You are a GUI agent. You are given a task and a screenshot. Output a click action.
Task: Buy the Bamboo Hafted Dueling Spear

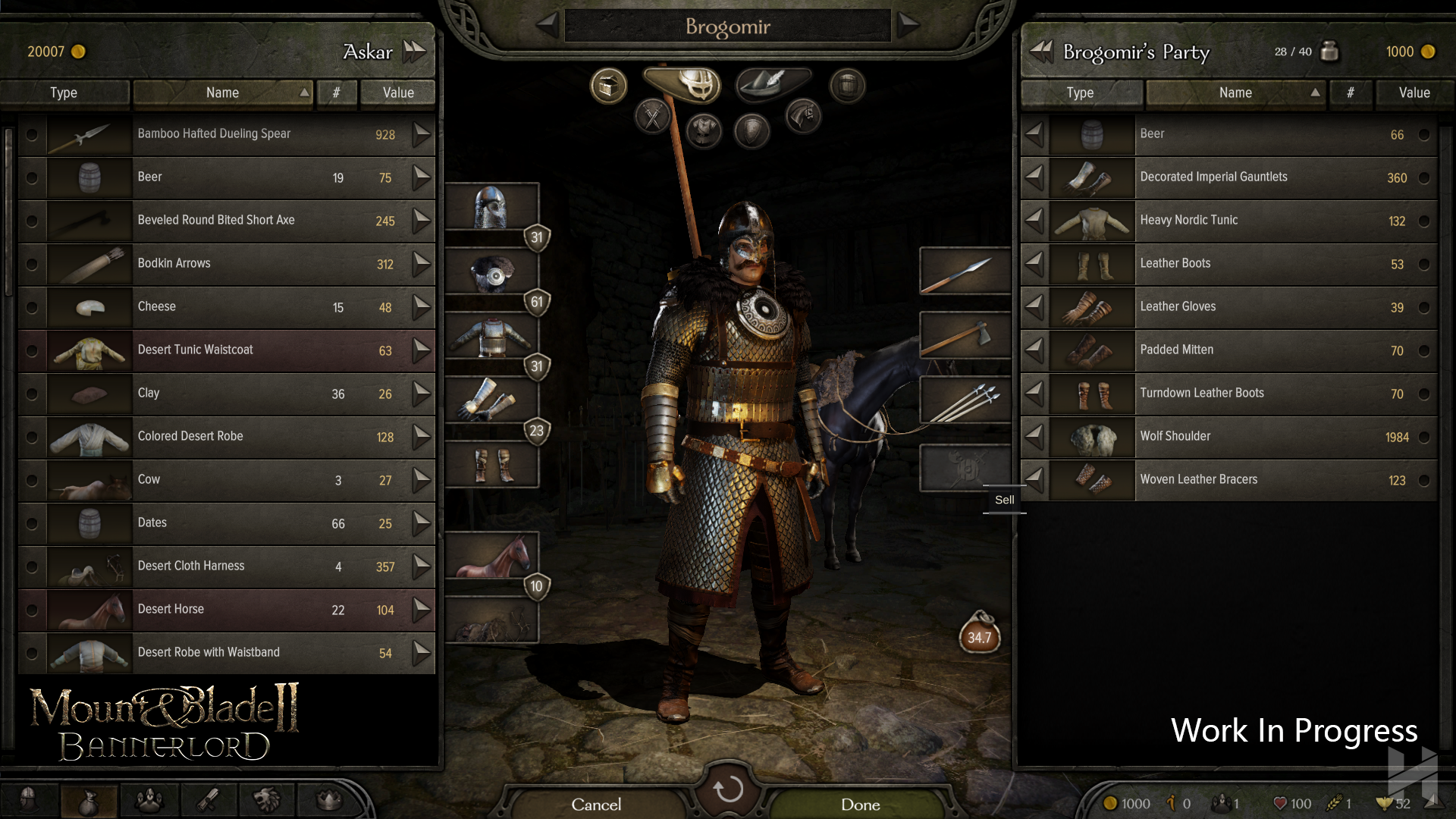(x=422, y=135)
